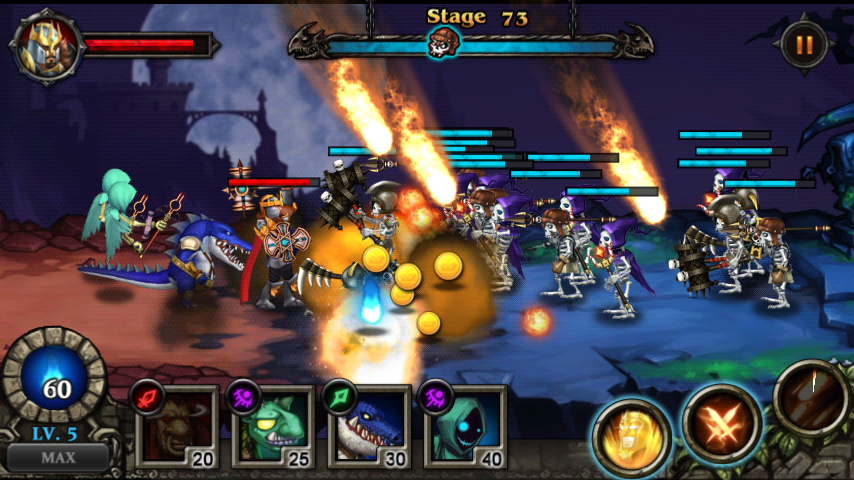Summon the minotaur unit costing 20
This screenshot has height=480, width=854.
176,427
